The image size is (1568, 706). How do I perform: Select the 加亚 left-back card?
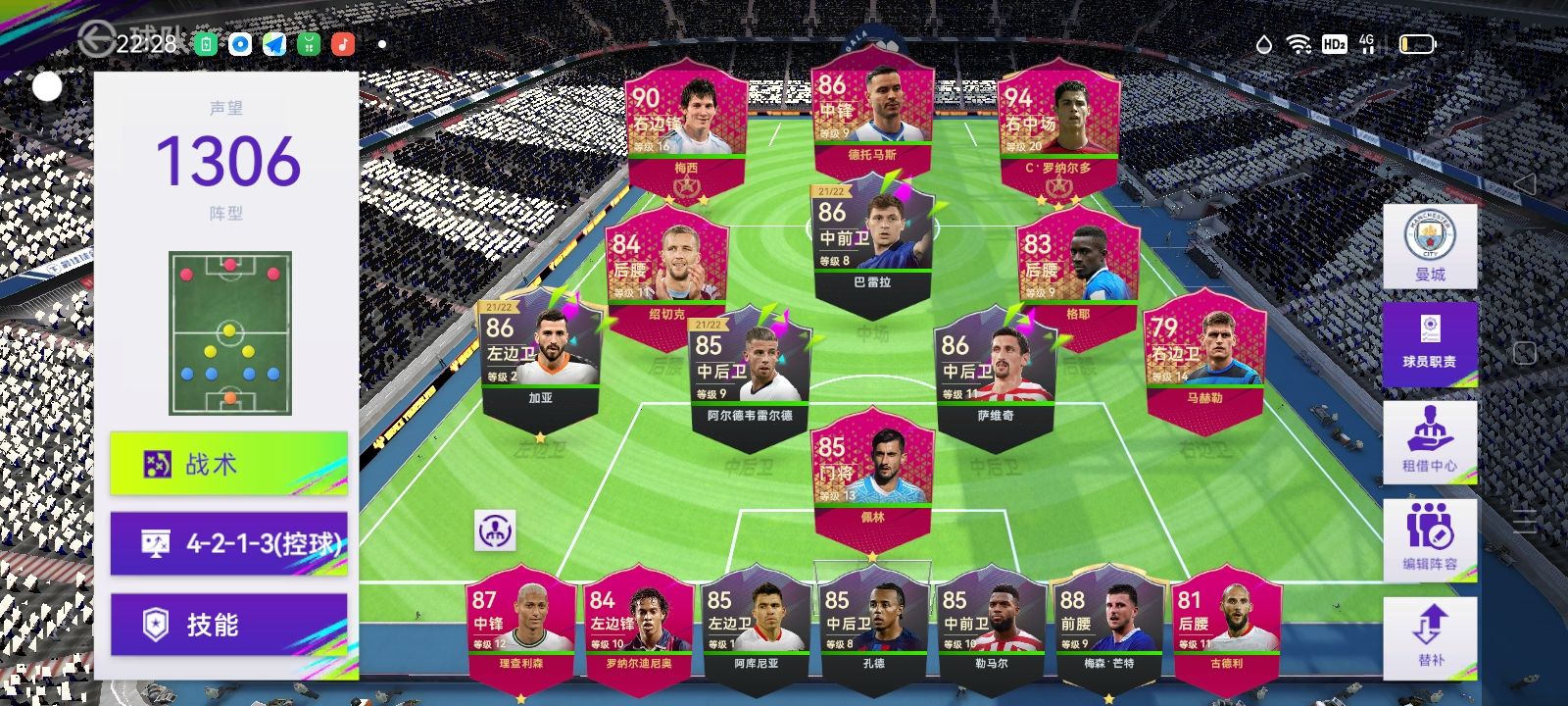541,358
